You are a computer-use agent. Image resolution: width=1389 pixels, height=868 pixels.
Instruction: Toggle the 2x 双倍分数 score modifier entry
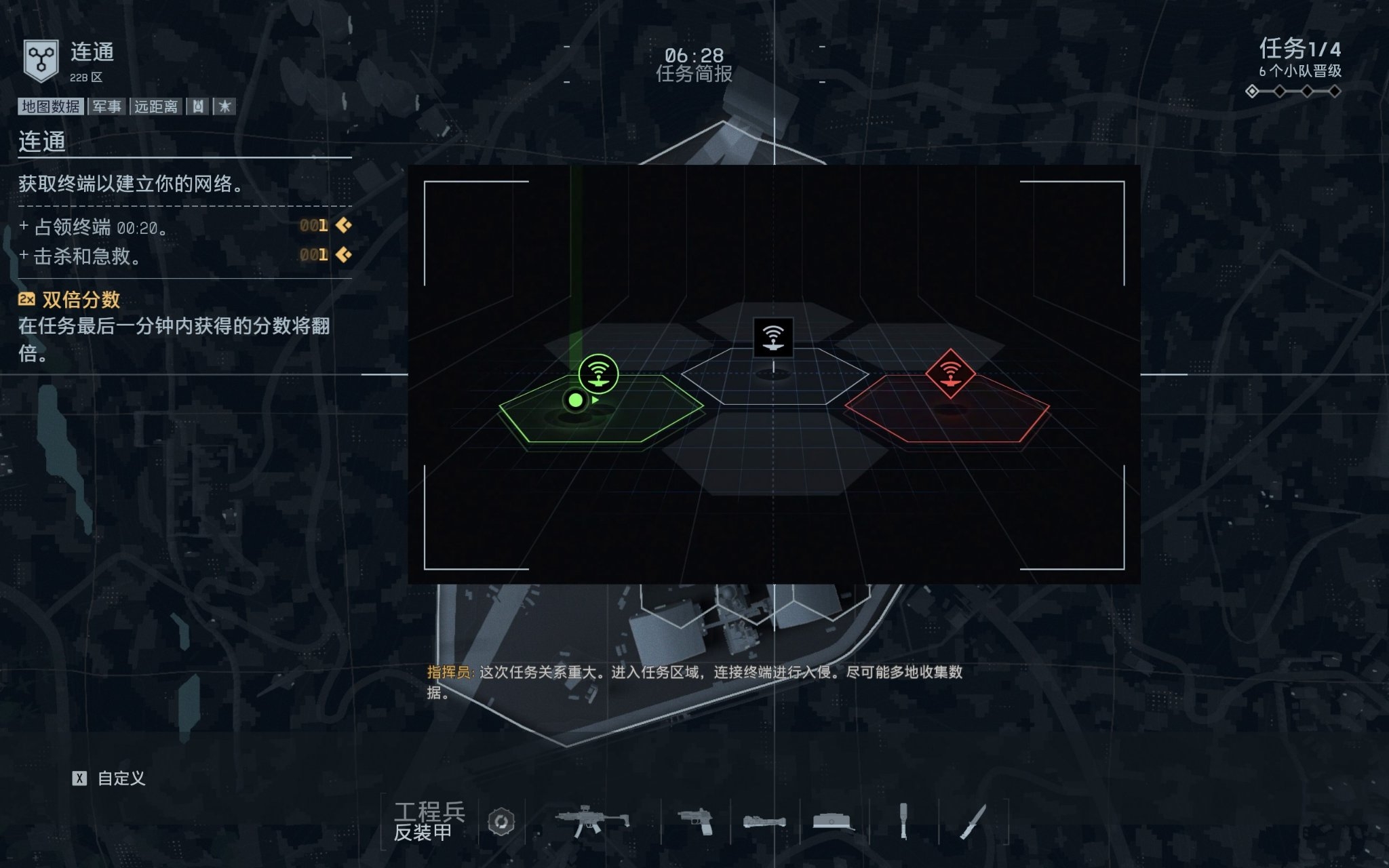(x=68, y=300)
